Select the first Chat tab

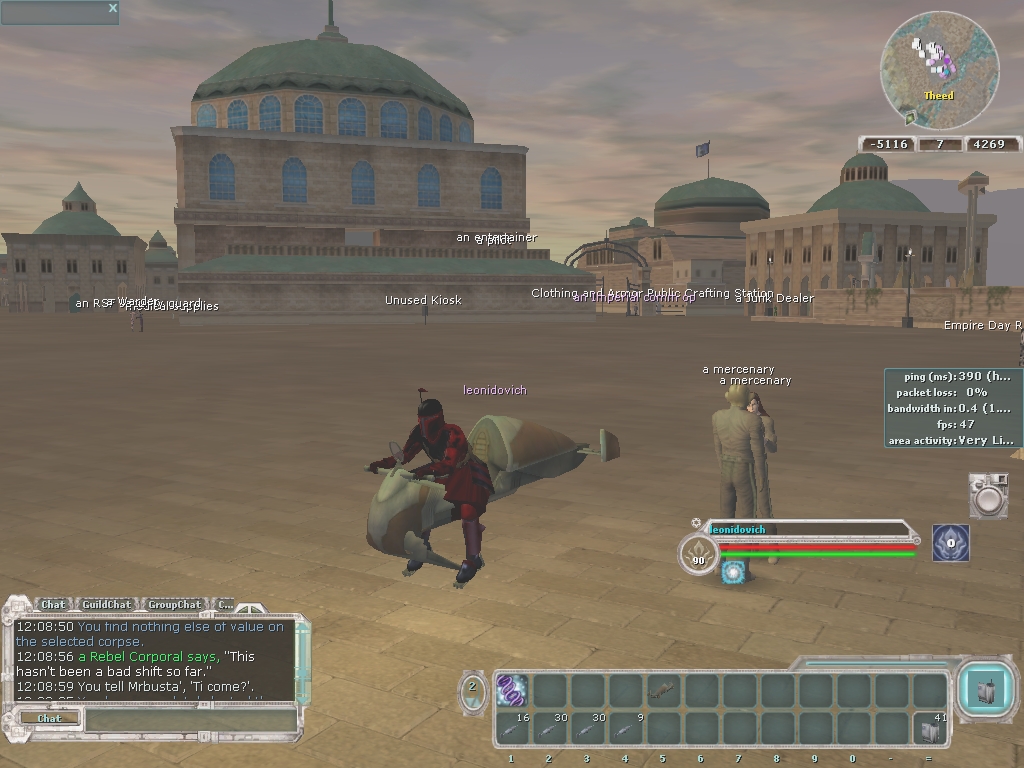[x=53, y=604]
